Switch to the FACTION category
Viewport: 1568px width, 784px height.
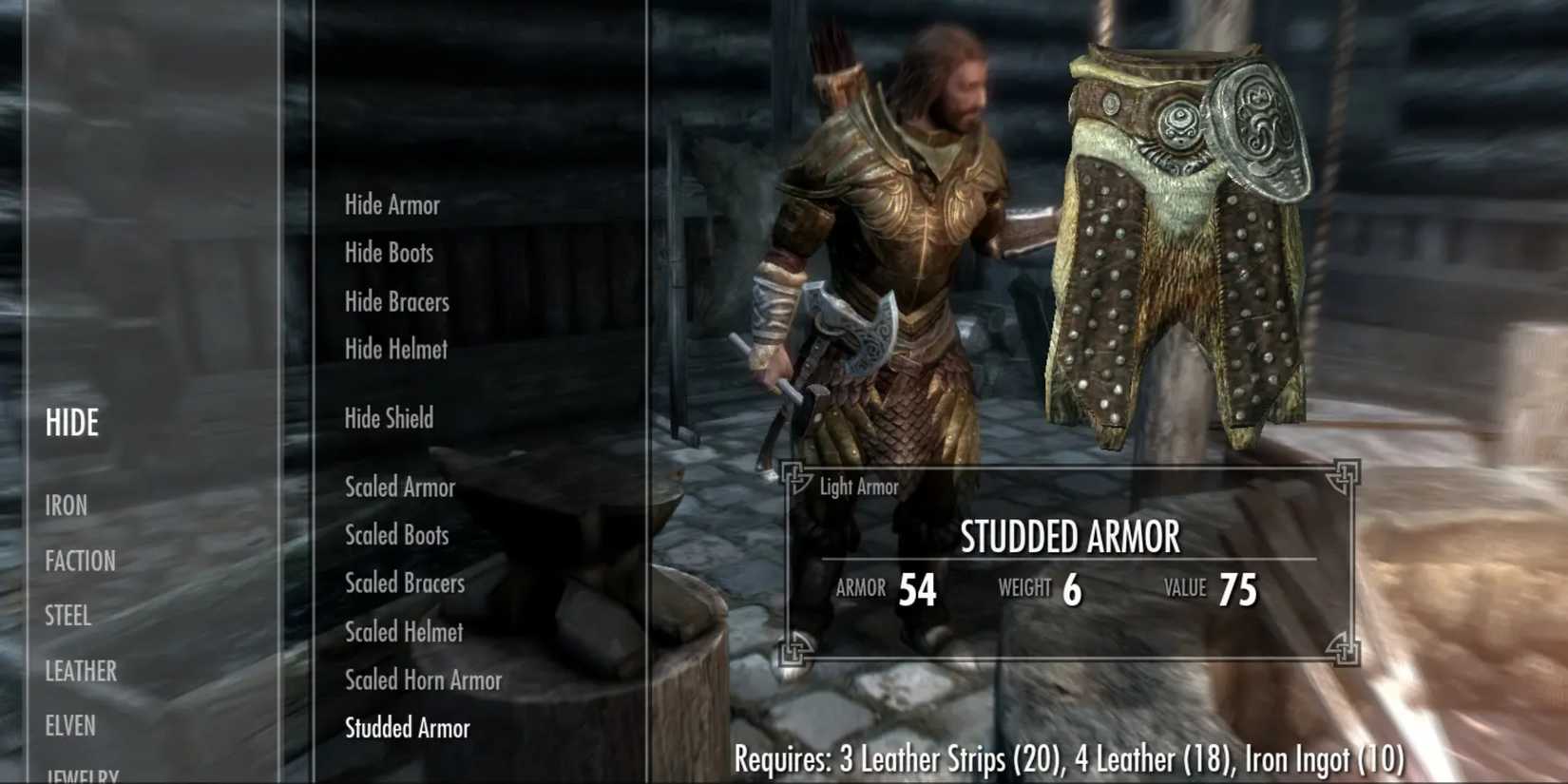(81, 561)
